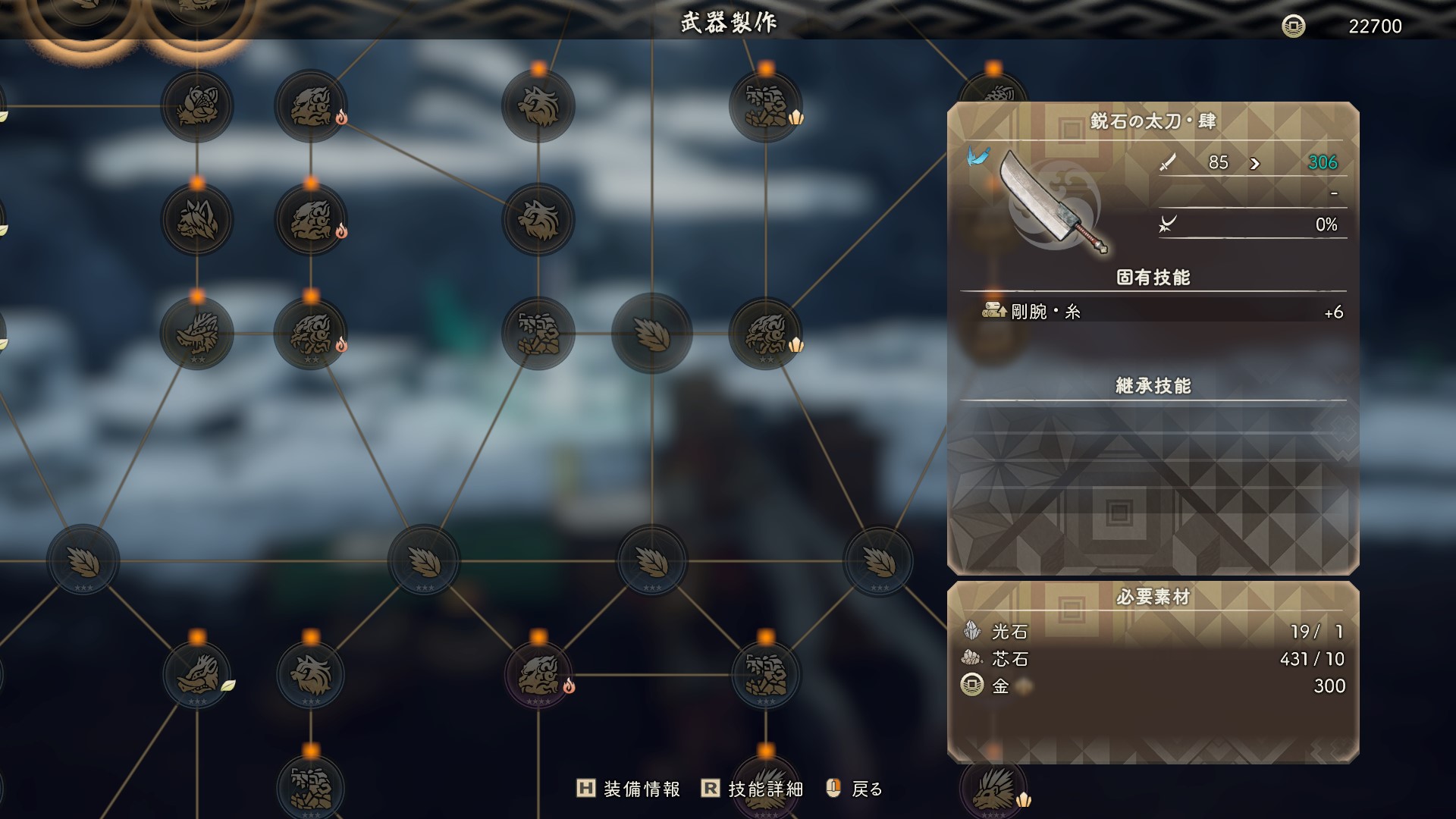Select the two-star lion node with crystal badge

pos(766,334)
